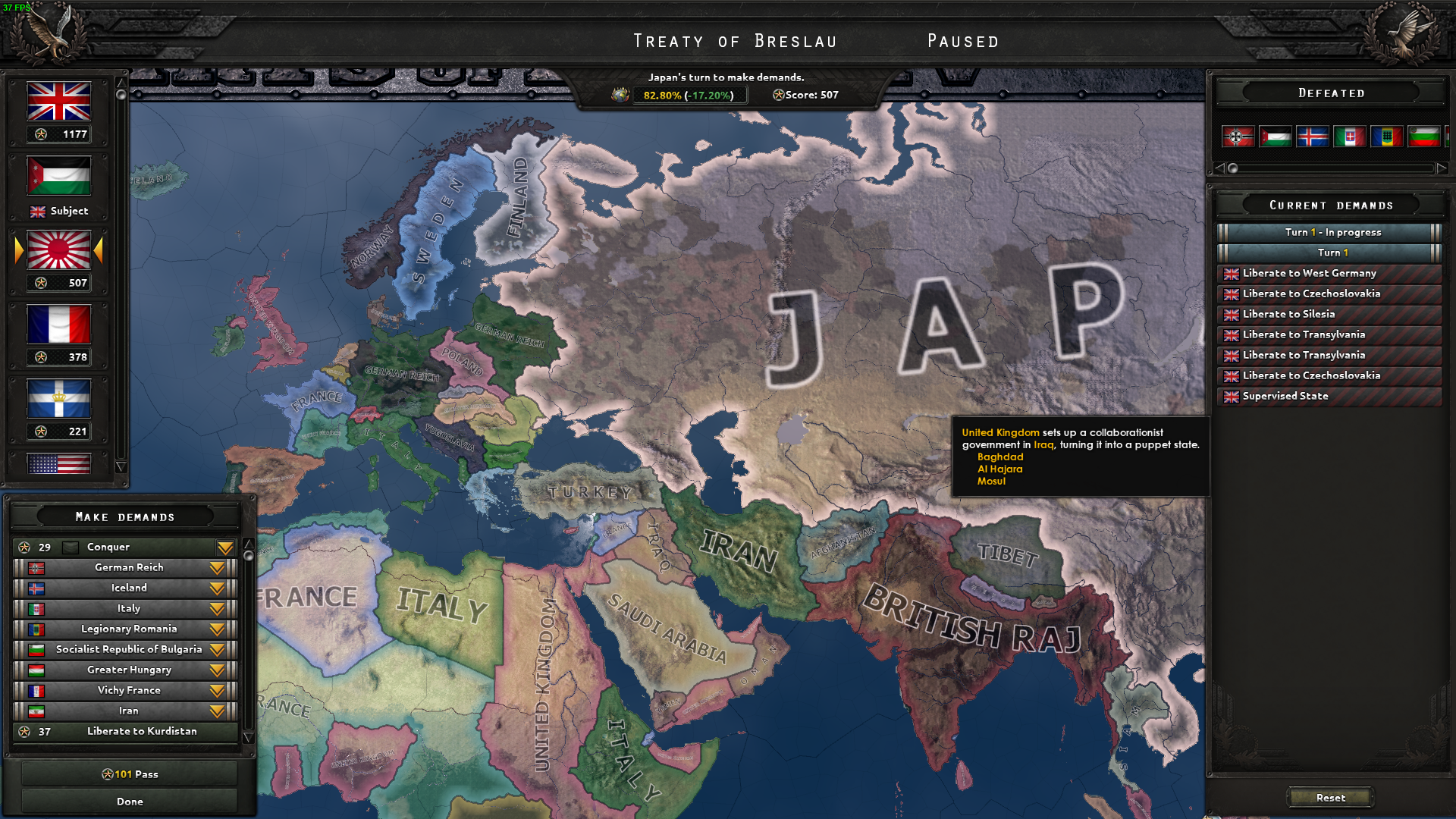Open the German Reich flag under Defeated
The image size is (1456, 819).
point(1238,136)
